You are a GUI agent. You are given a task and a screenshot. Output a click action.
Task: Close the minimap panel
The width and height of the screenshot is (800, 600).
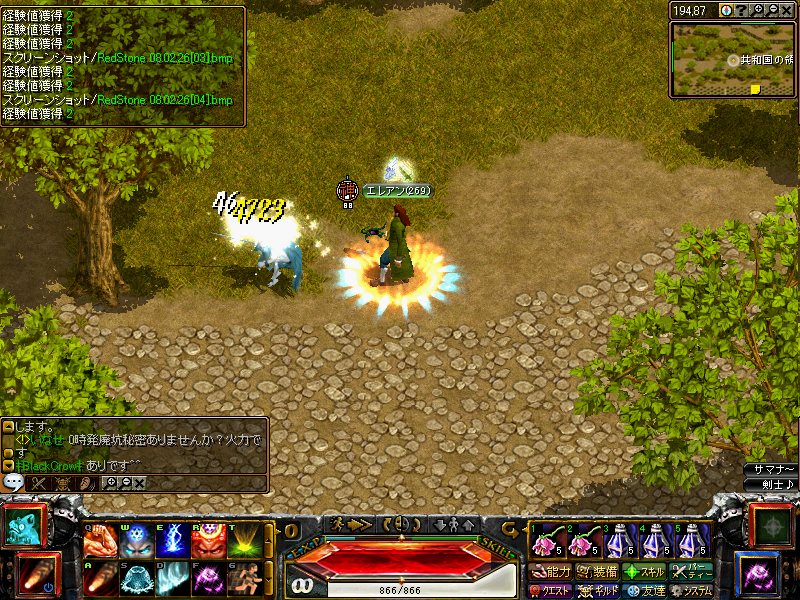tap(788, 10)
